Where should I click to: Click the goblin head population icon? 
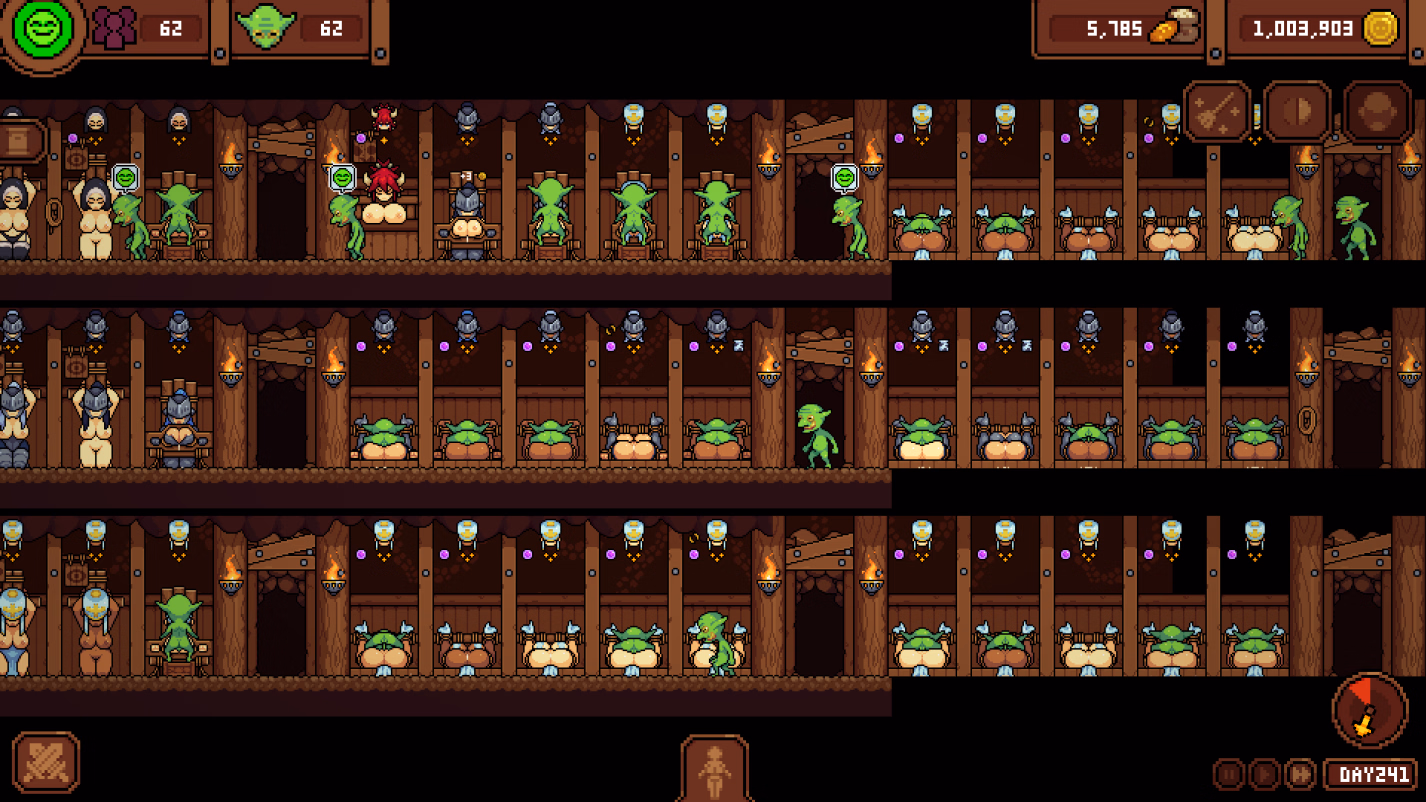click(x=266, y=27)
